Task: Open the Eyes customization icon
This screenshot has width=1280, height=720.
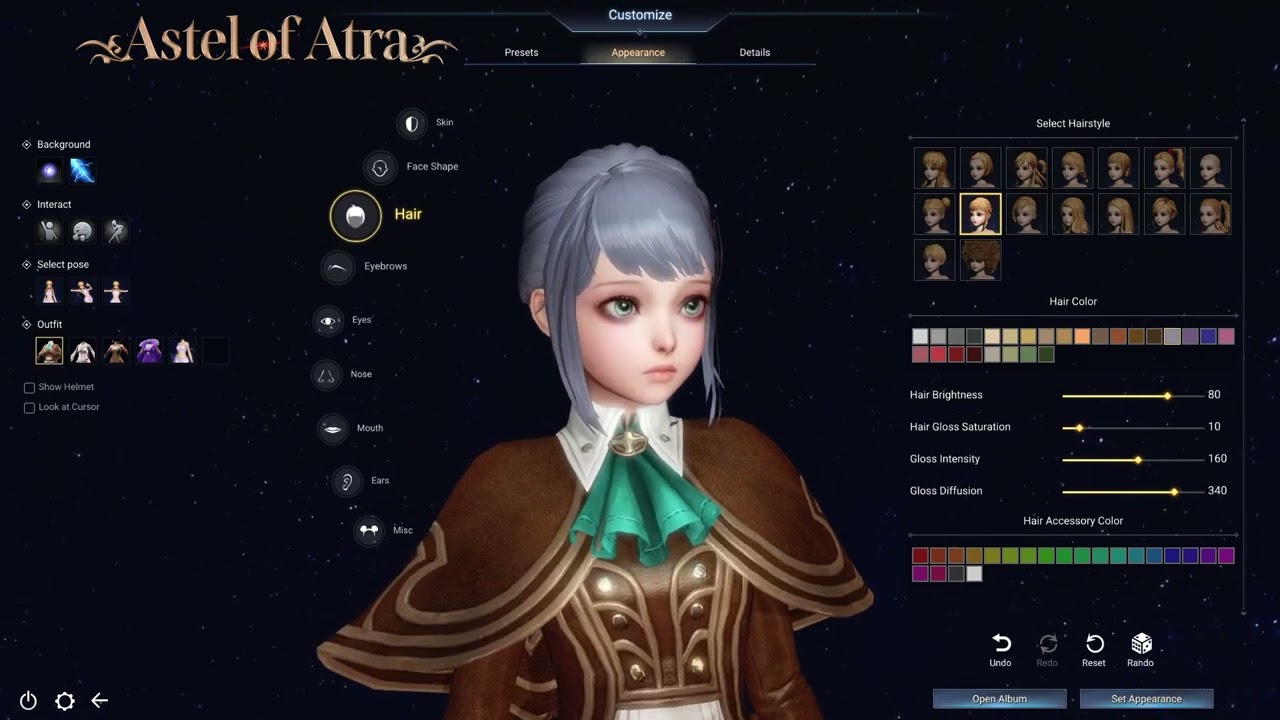Action: pyautogui.click(x=330, y=320)
